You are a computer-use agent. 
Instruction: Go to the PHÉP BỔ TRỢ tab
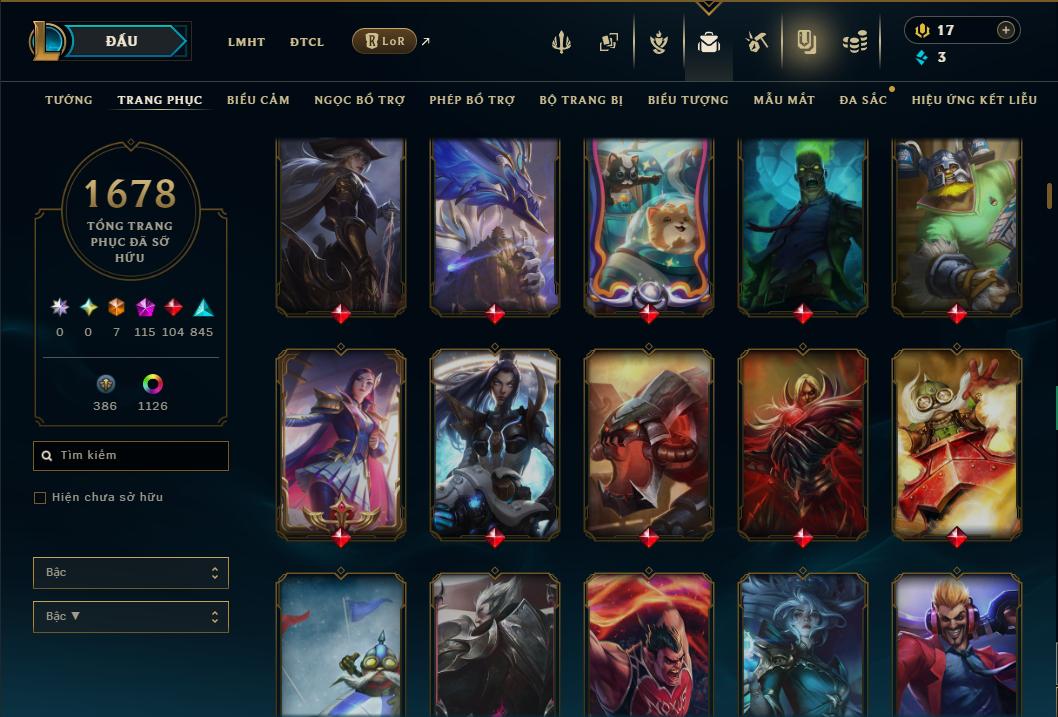pyautogui.click(x=472, y=100)
